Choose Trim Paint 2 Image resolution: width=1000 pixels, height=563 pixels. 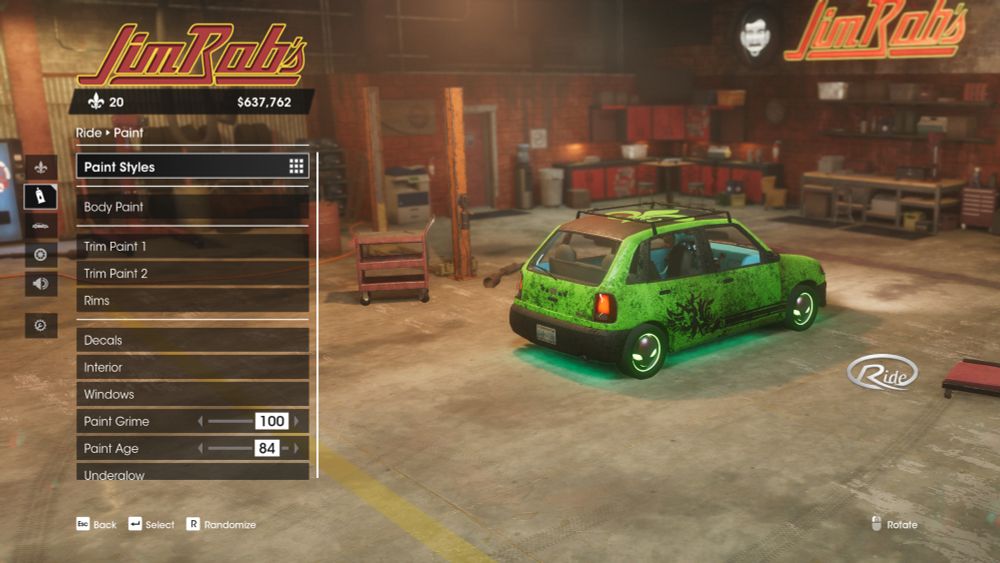pyautogui.click(x=192, y=273)
